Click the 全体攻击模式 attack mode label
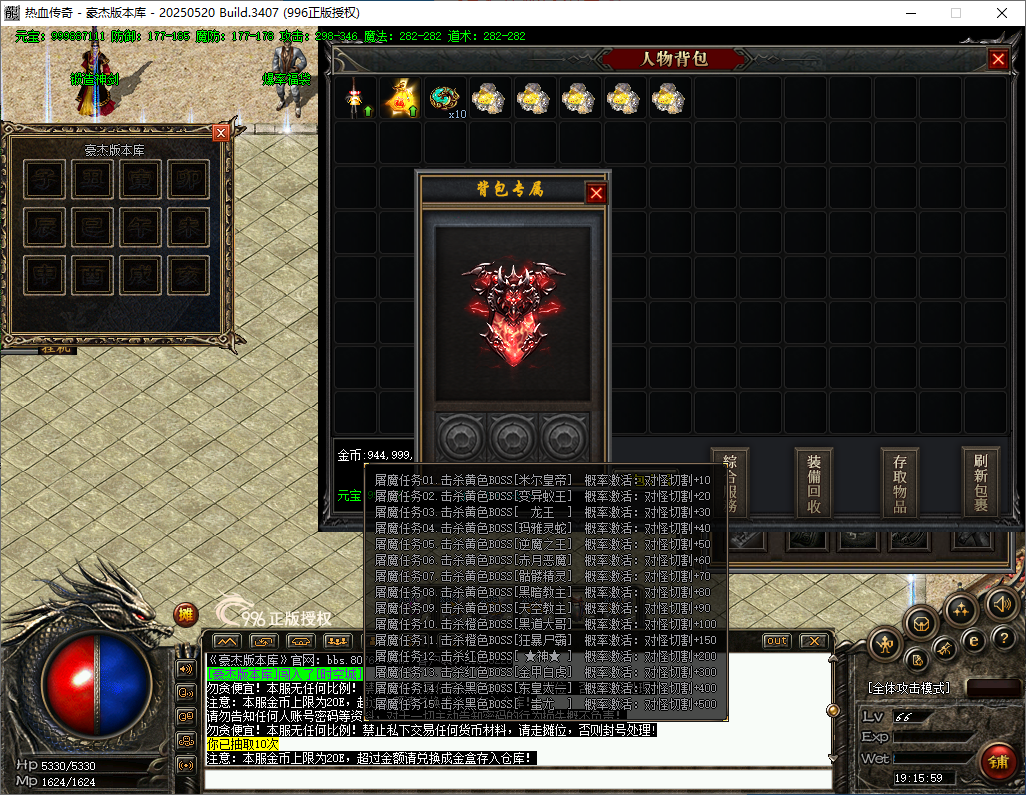This screenshot has width=1026, height=795. click(x=909, y=689)
